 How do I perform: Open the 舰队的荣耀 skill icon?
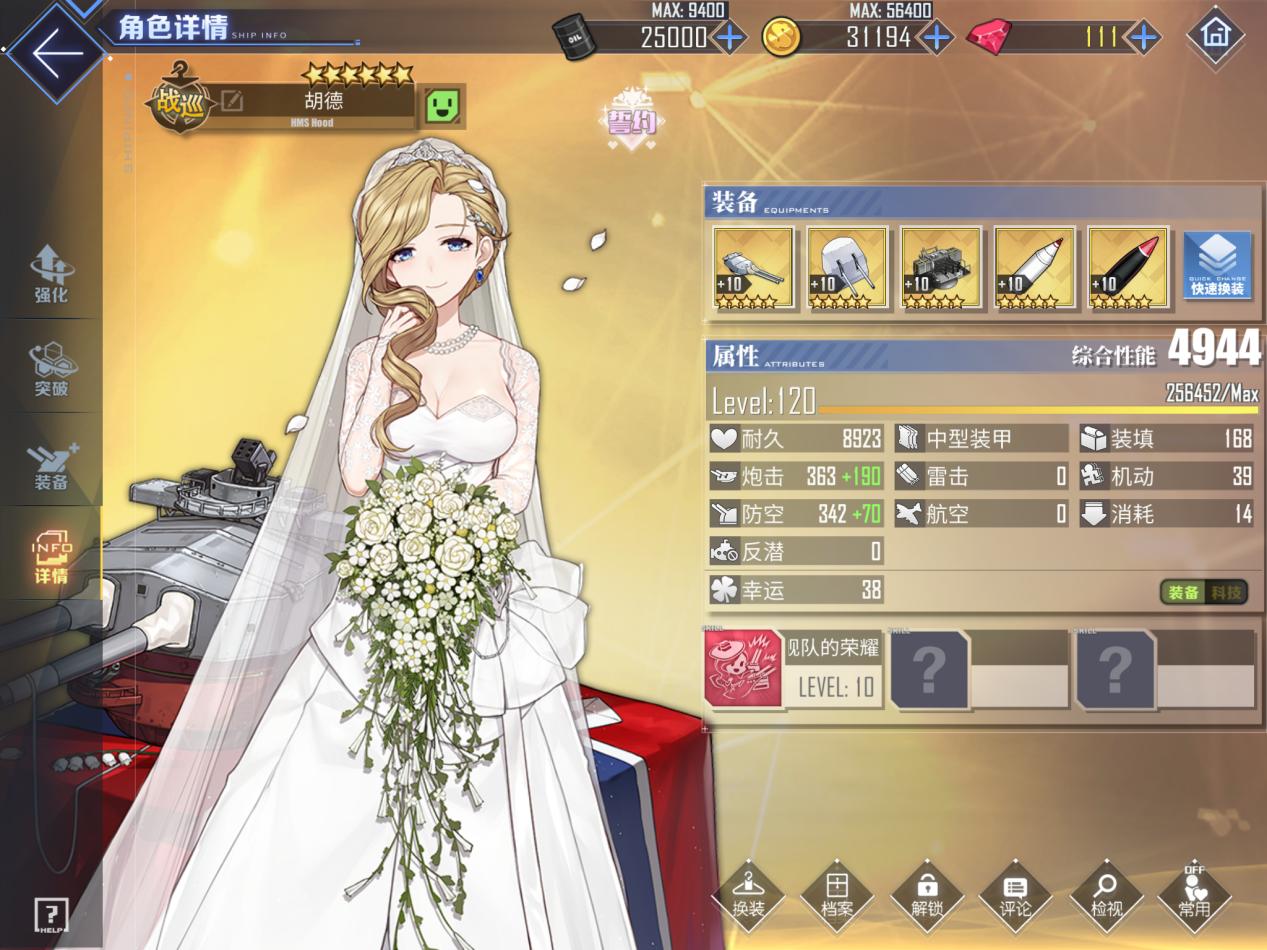click(x=744, y=669)
